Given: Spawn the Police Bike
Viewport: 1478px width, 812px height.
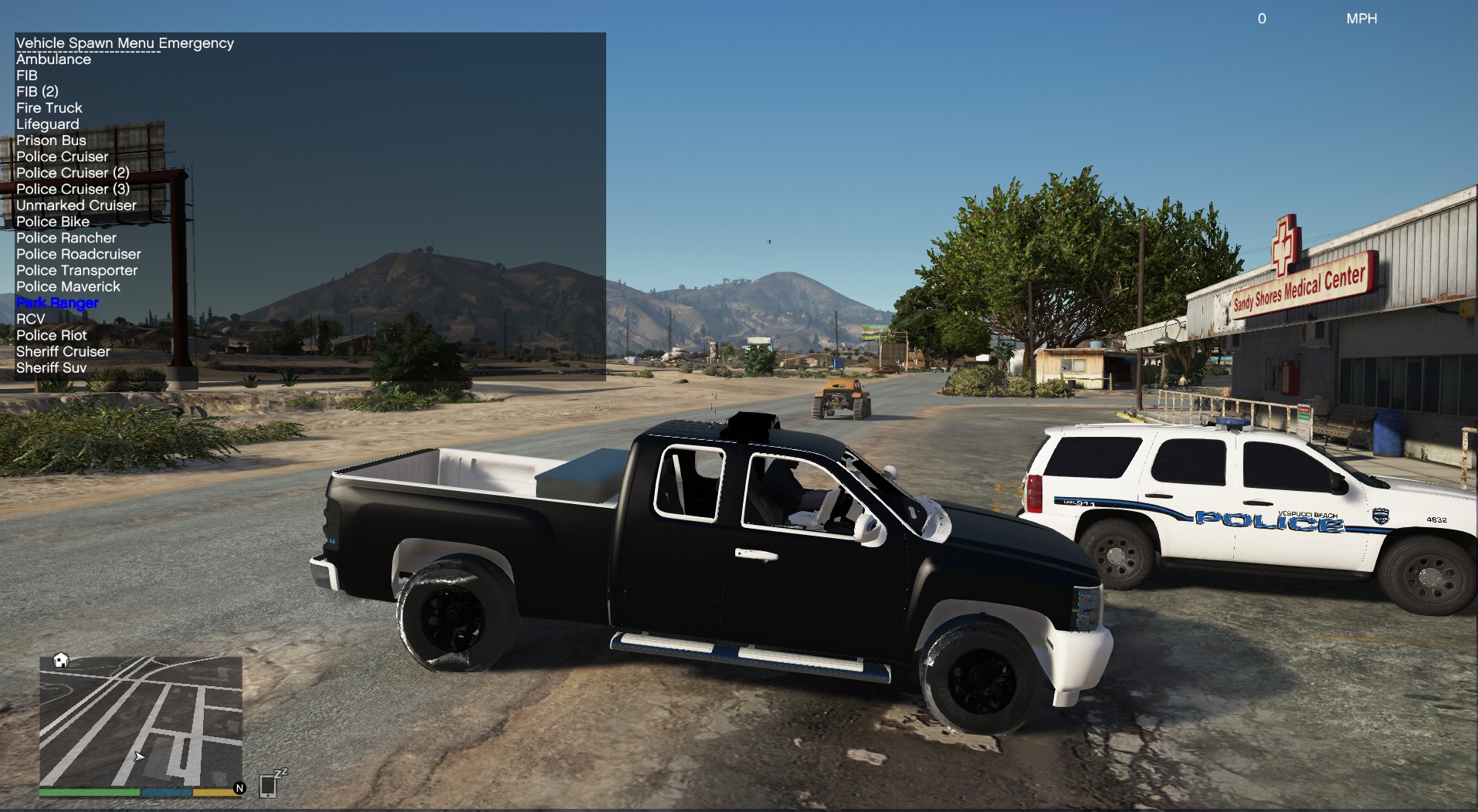Looking at the screenshot, I should pyautogui.click(x=53, y=222).
